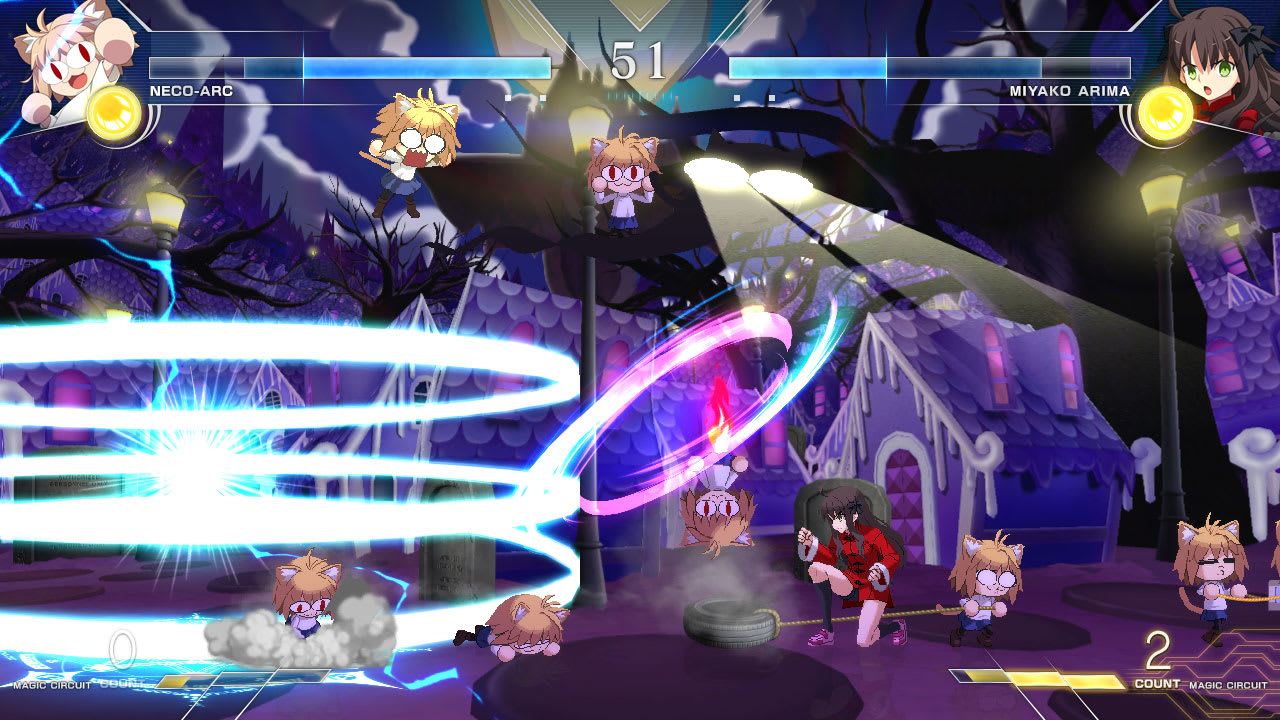
Task: Click the COUNT label reading 2
Action: click(1156, 650)
